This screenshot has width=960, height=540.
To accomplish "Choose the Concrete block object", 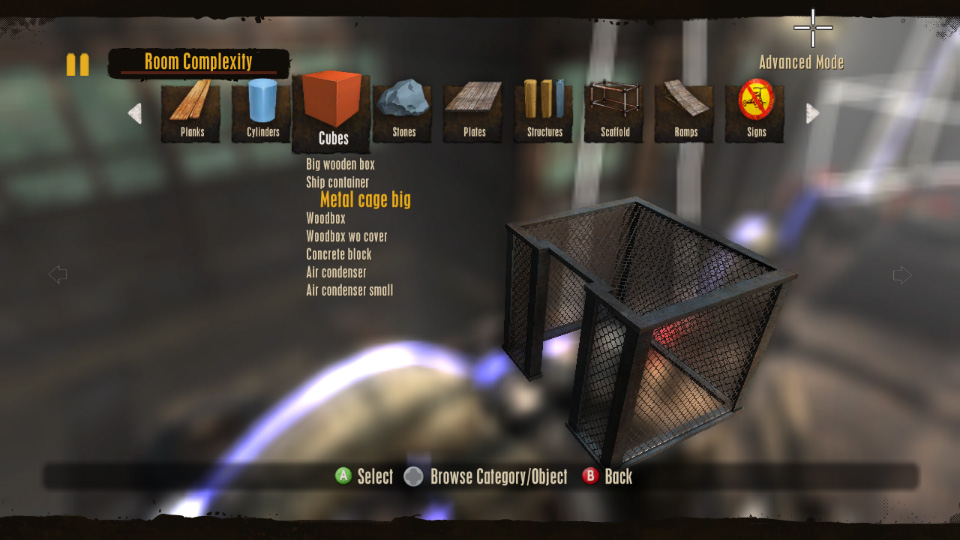I will point(338,254).
